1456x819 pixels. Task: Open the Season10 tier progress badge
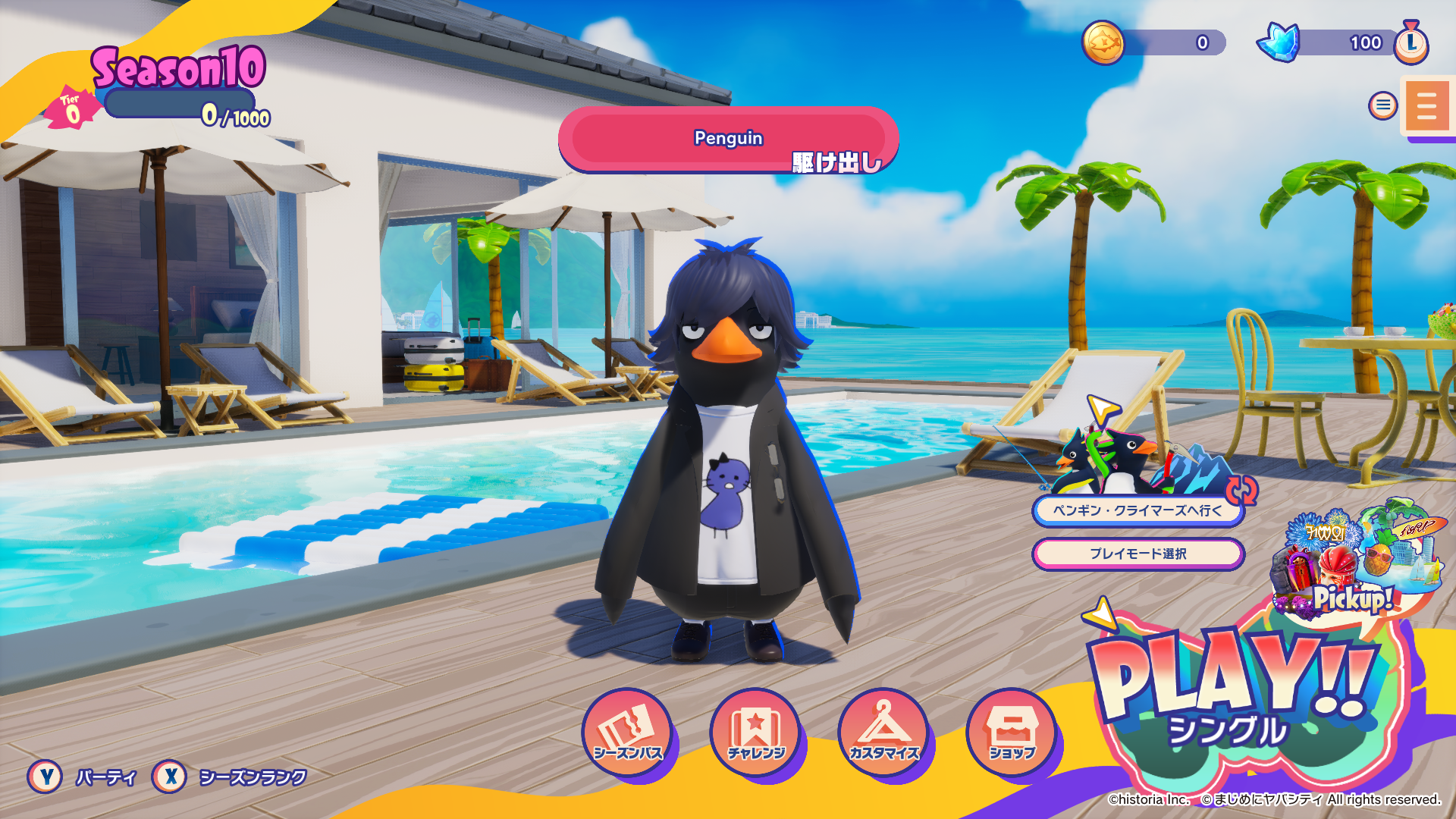point(73,110)
